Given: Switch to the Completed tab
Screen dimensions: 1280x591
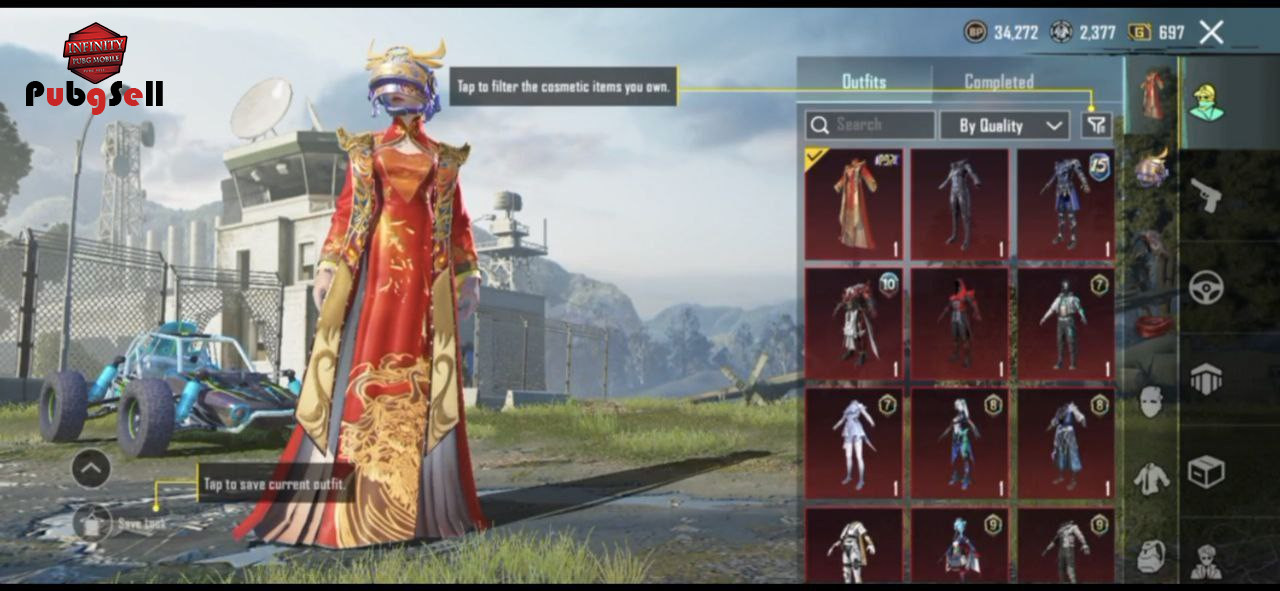Looking at the screenshot, I should tap(998, 82).
